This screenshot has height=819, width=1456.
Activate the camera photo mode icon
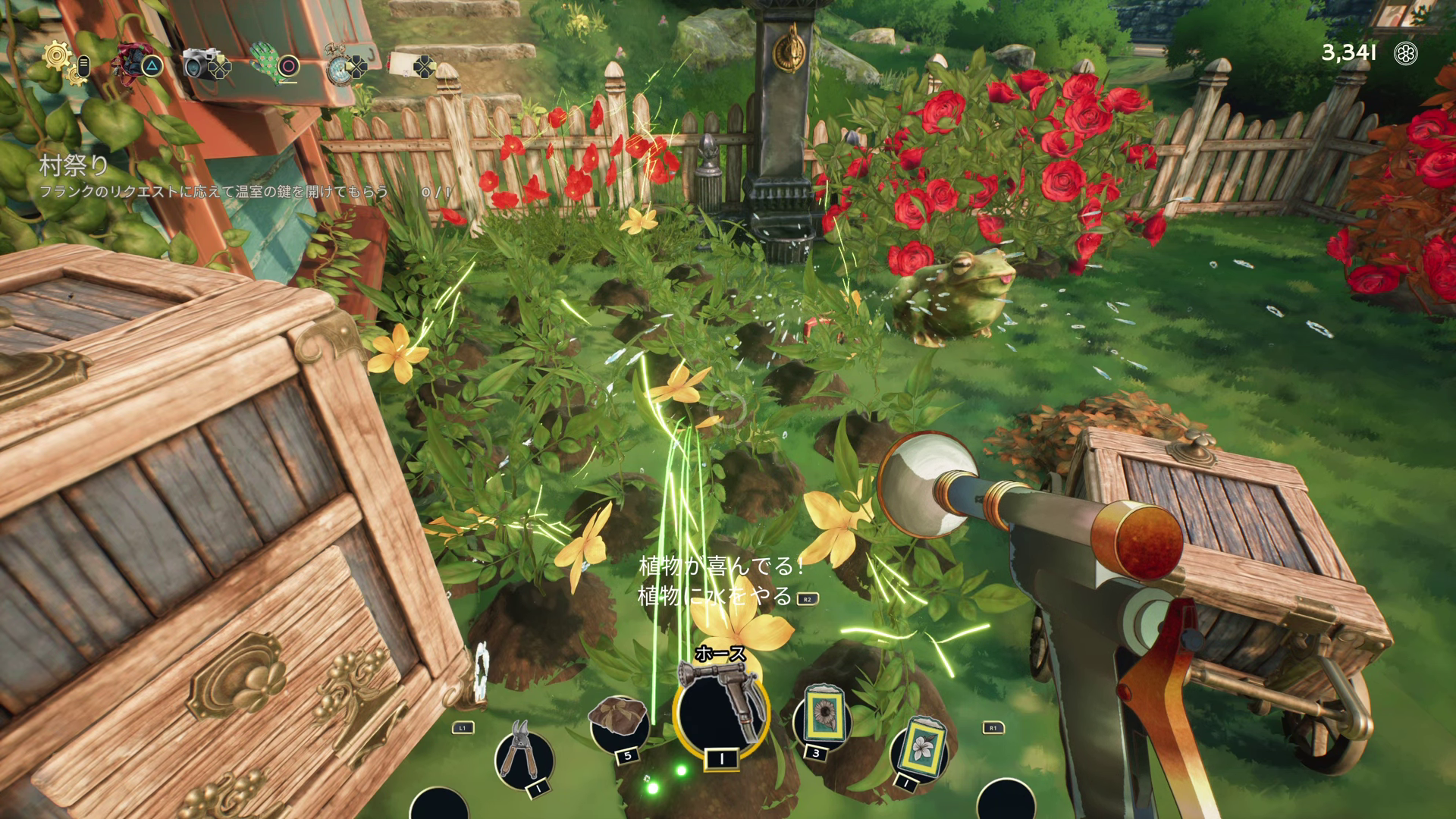(199, 64)
